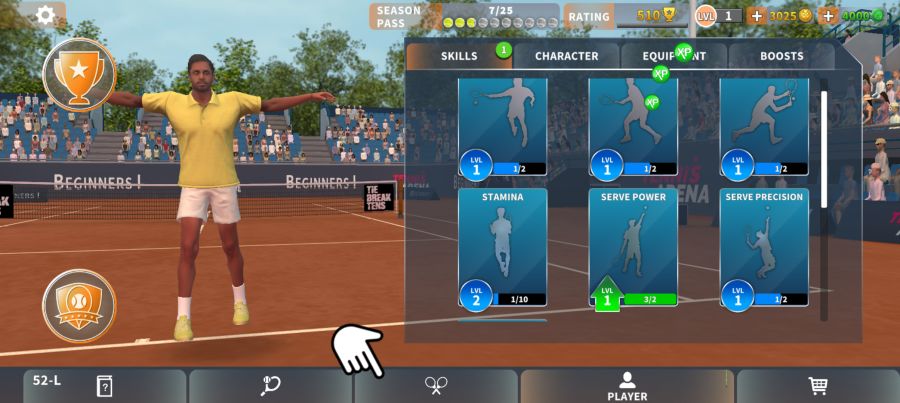The width and height of the screenshot is (900, 403).
Task: Switch to the Skills tab
Action: click(459, 56)
